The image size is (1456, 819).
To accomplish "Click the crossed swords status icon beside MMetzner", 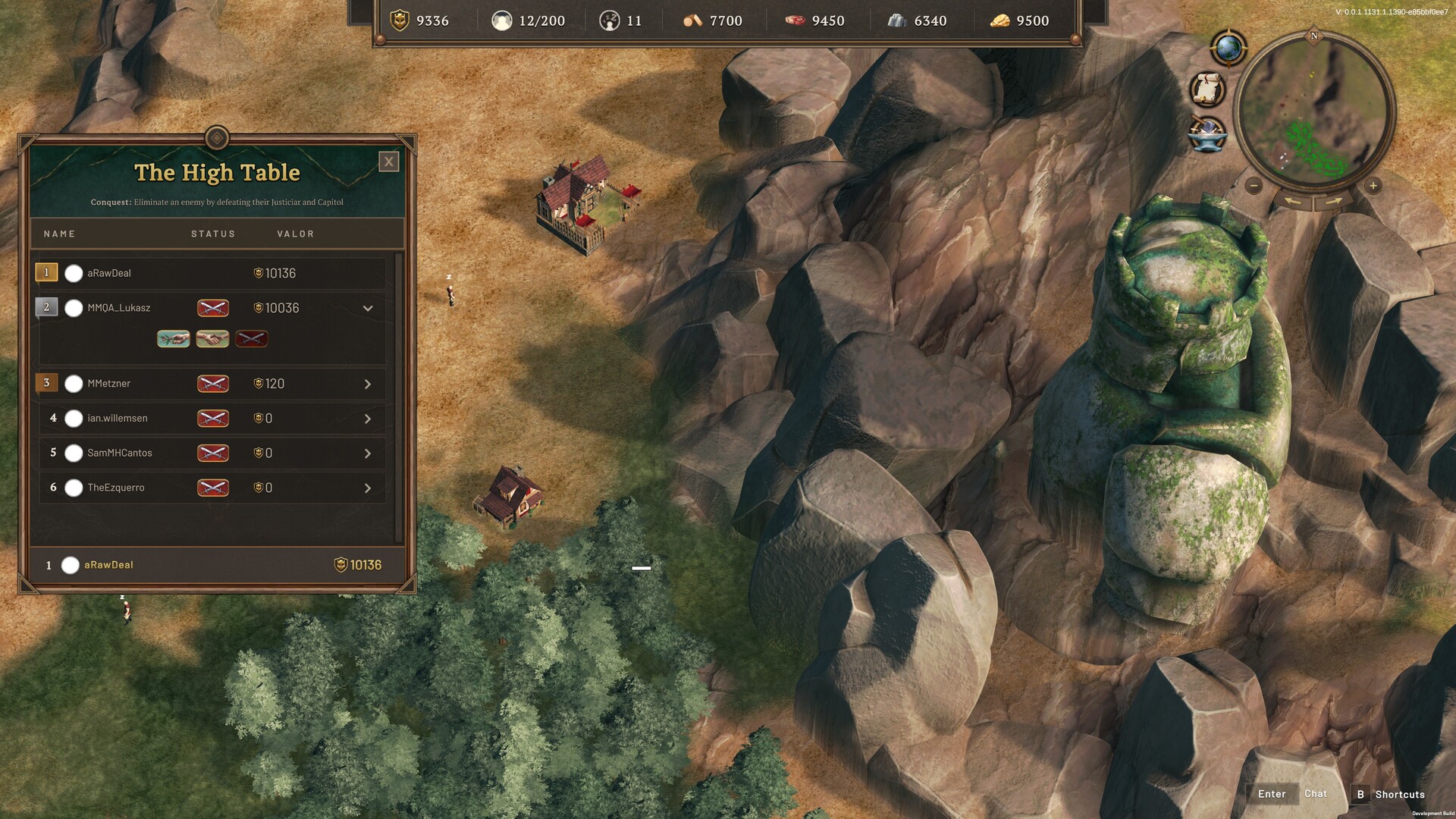I will click(213, 384).
